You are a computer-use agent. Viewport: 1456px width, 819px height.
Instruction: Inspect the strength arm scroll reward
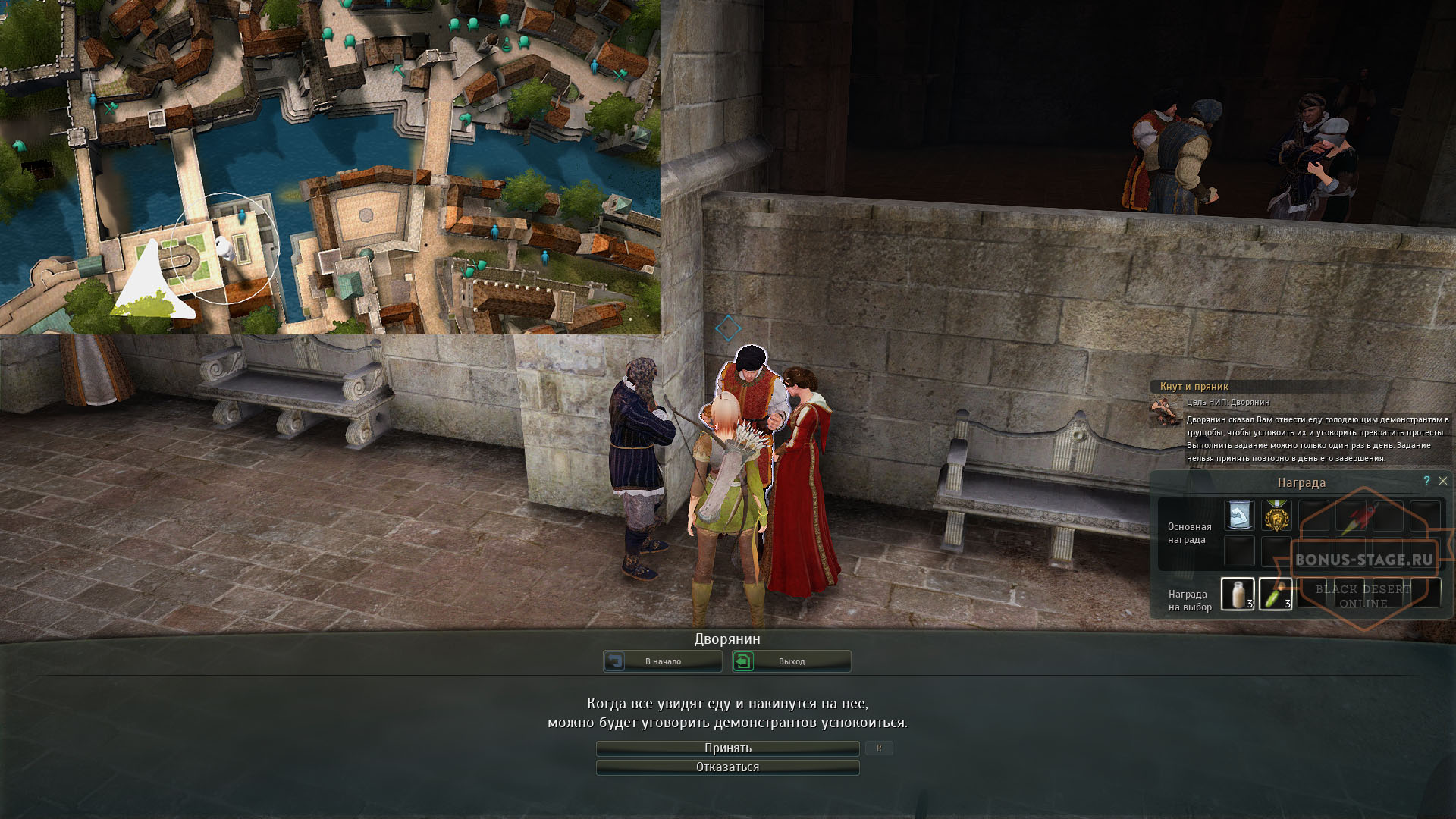[x=1239, y=516]
